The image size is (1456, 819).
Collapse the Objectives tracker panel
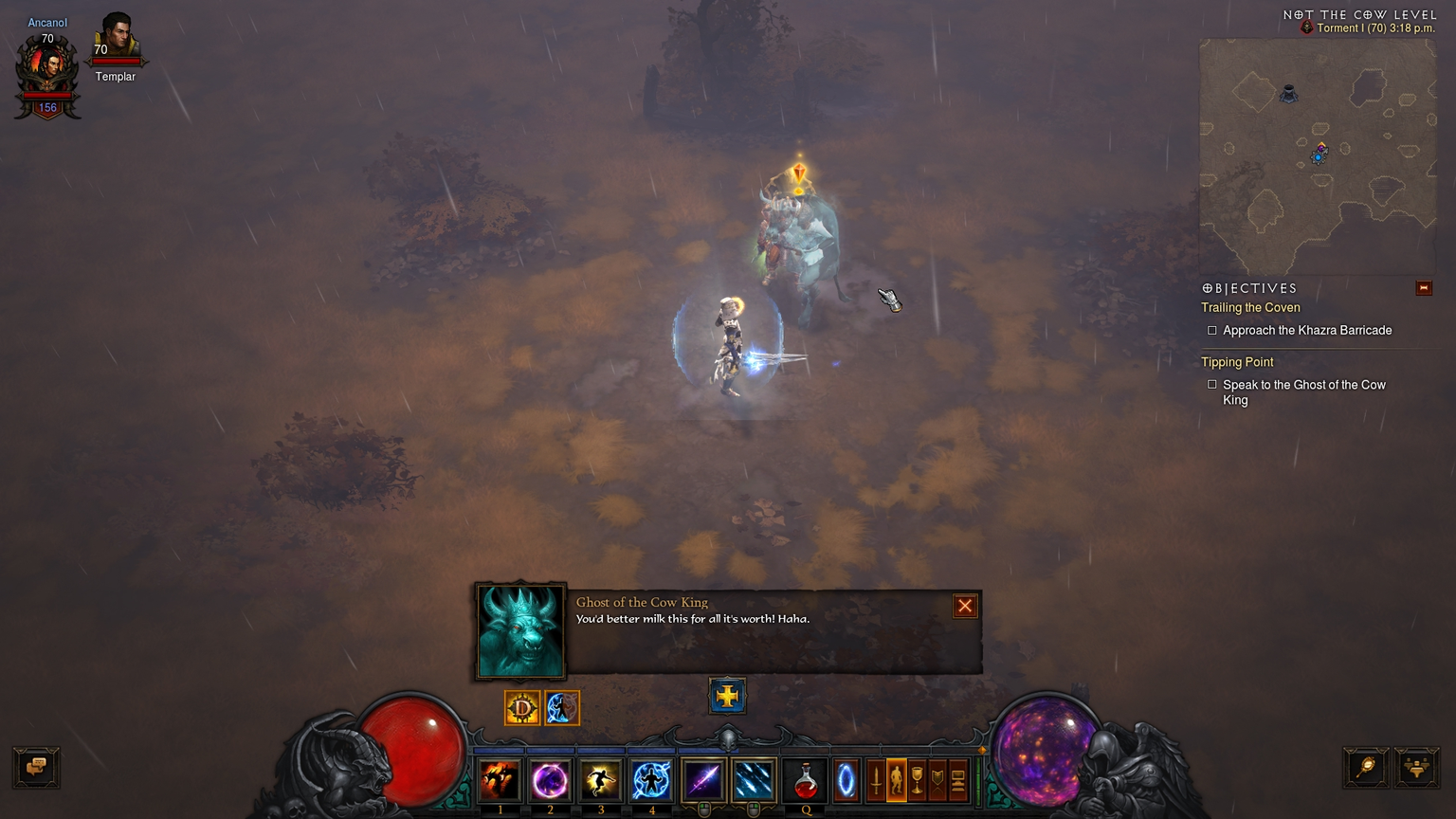pos(1423,288)
